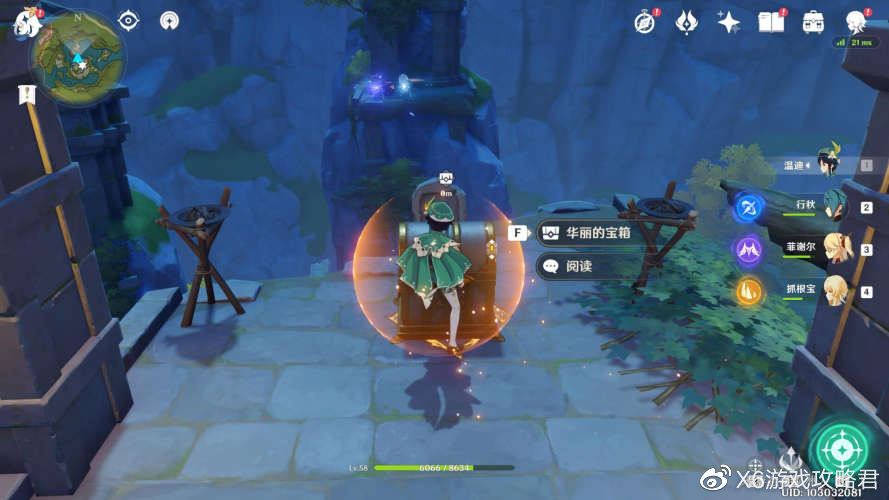This screenshot has width=889, height=500.
Task: Open the quest log exclamation icon
Action: click(26, 95)
